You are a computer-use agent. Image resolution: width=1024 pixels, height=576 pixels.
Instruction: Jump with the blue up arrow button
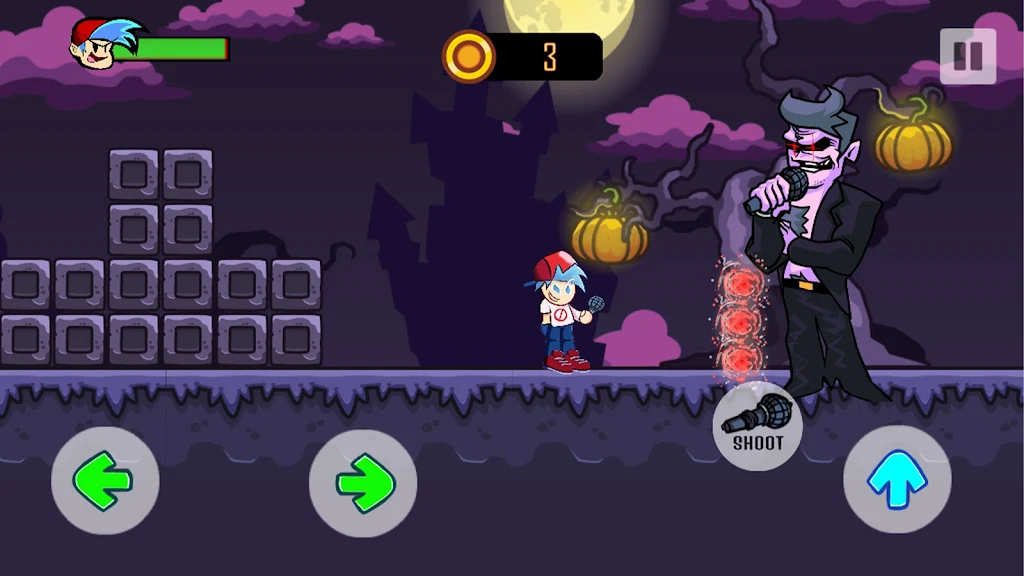click(897, 480)
